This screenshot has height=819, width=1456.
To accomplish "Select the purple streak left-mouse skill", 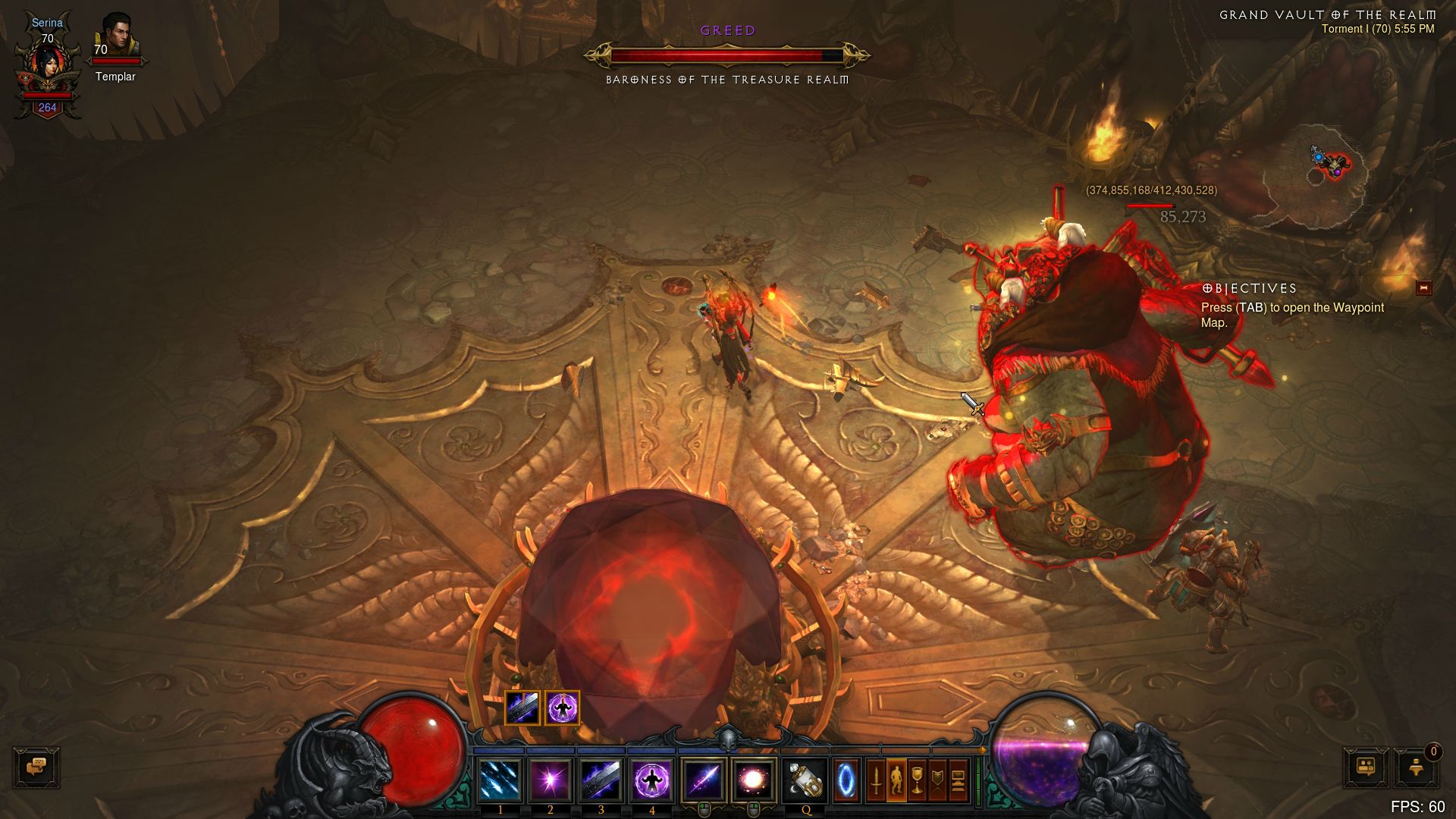I will 703,780.
